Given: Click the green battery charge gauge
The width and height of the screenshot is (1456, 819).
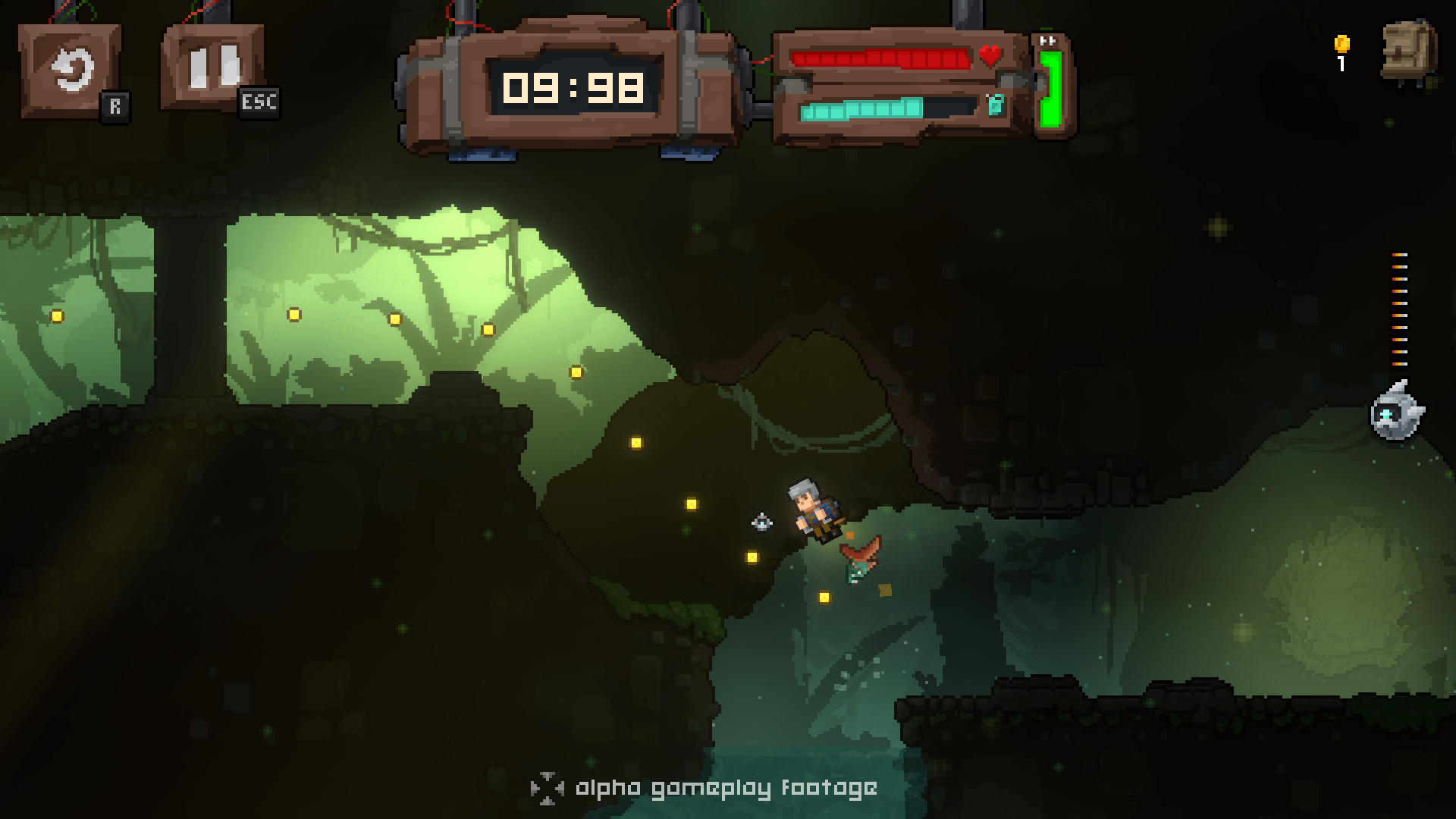Looking at the screenshot, I should (1050, 87).
